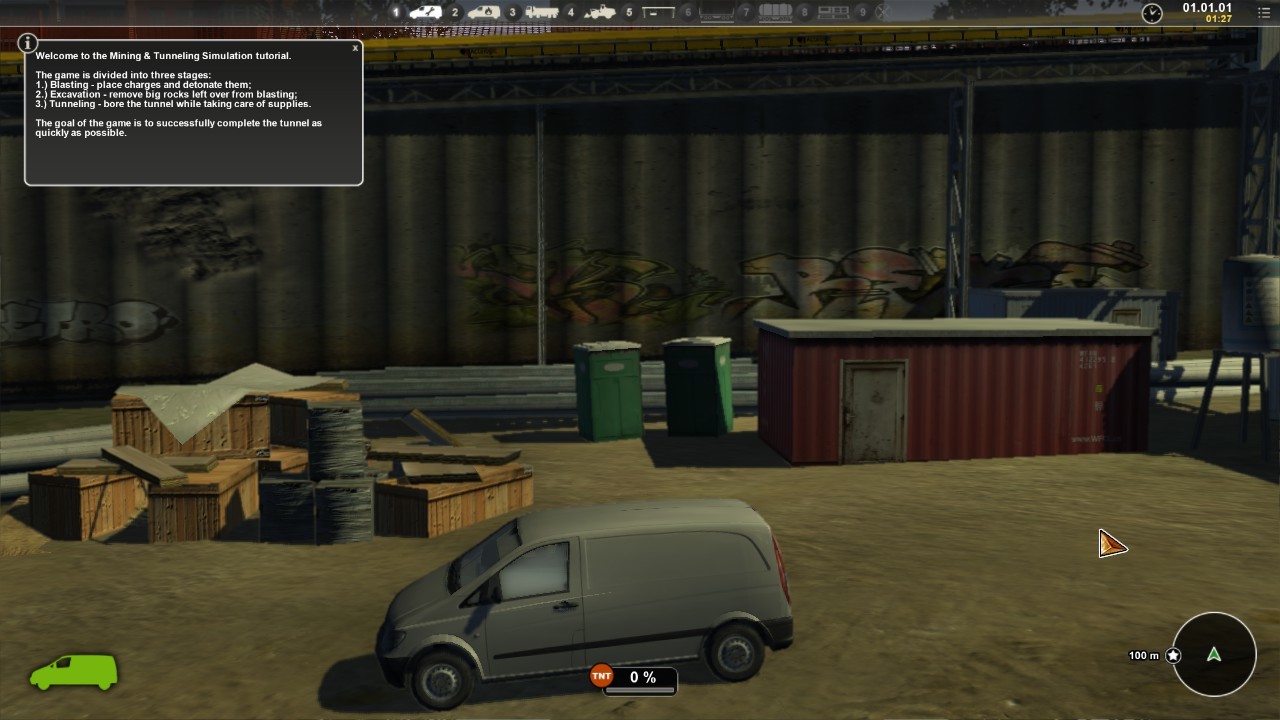This screenshot has width=1280, height=720.
Task: Select the passenger rail car in slot eight
Action: 833,12
